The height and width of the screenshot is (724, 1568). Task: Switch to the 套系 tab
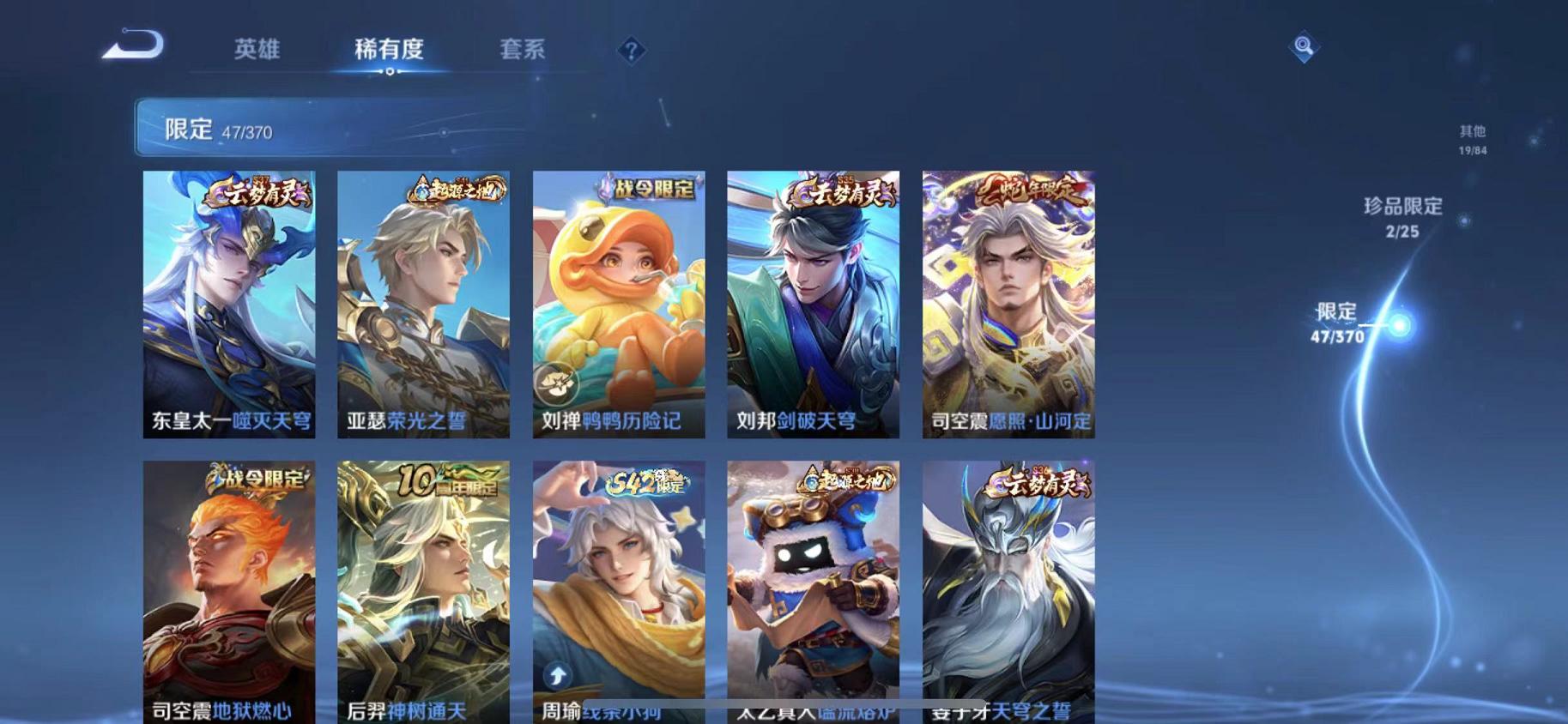coord(525,50)
